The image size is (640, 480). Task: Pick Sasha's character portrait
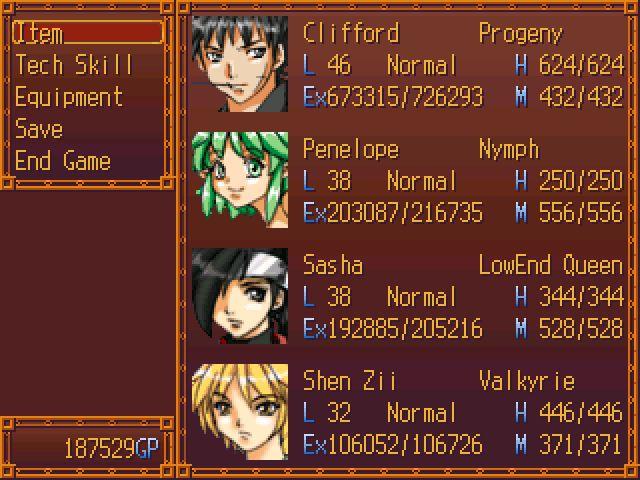tap(240, 297)
